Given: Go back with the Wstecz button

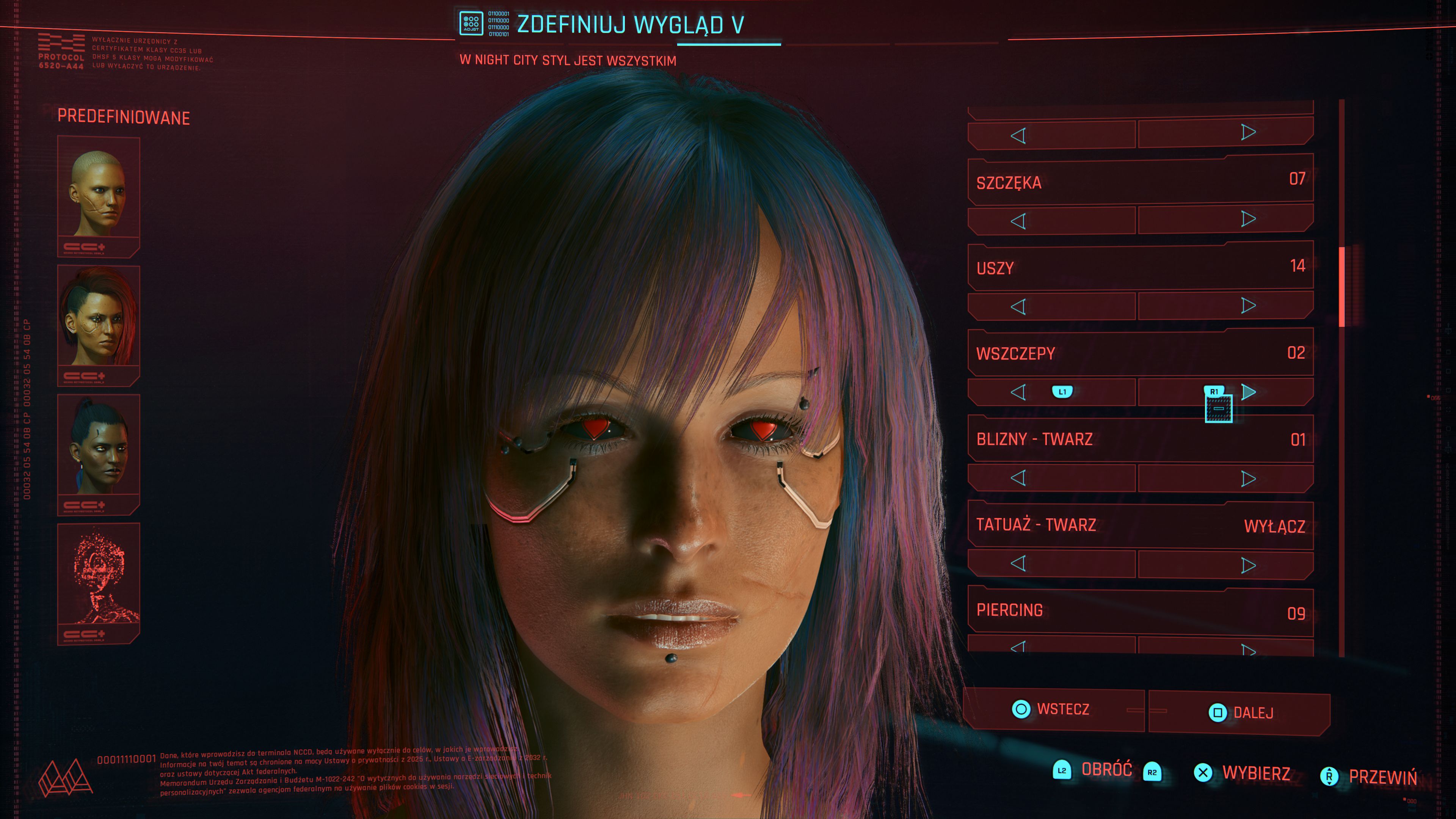Looking at the screenshot, I should click(x=1054, y=709).
